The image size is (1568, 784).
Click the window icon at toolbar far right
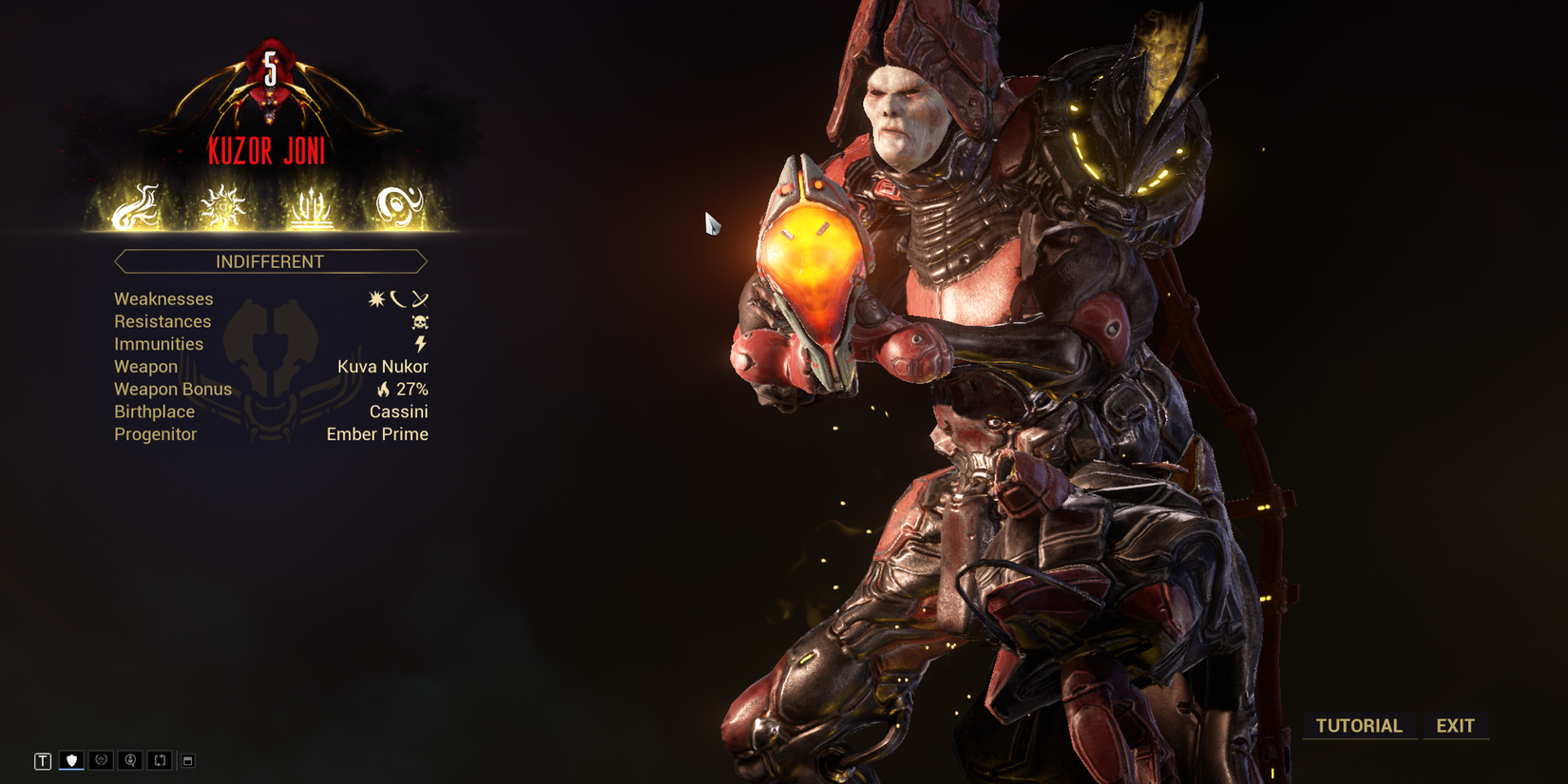(188, 759)
